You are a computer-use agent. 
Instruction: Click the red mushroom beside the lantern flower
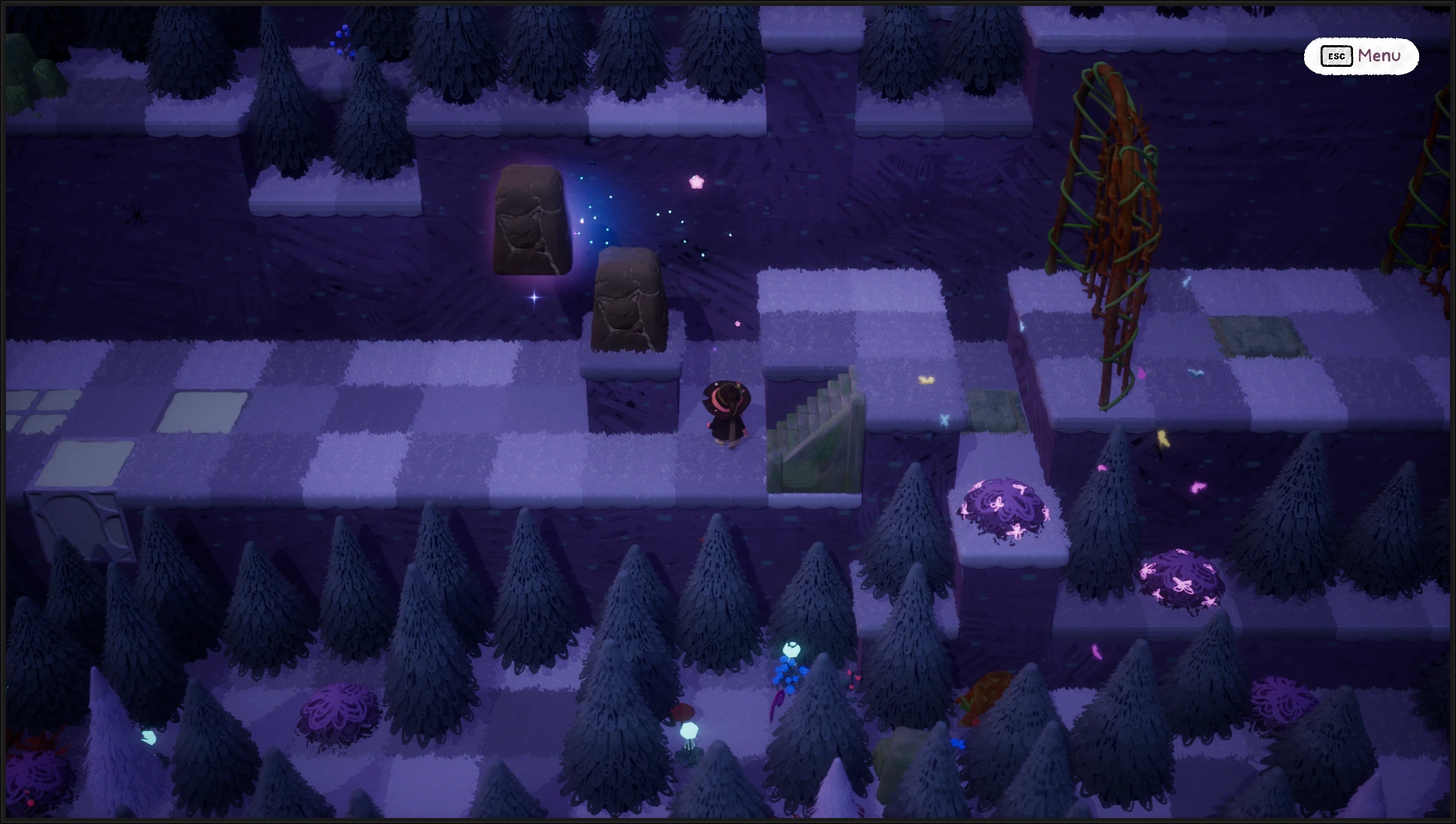click(683, 712)
